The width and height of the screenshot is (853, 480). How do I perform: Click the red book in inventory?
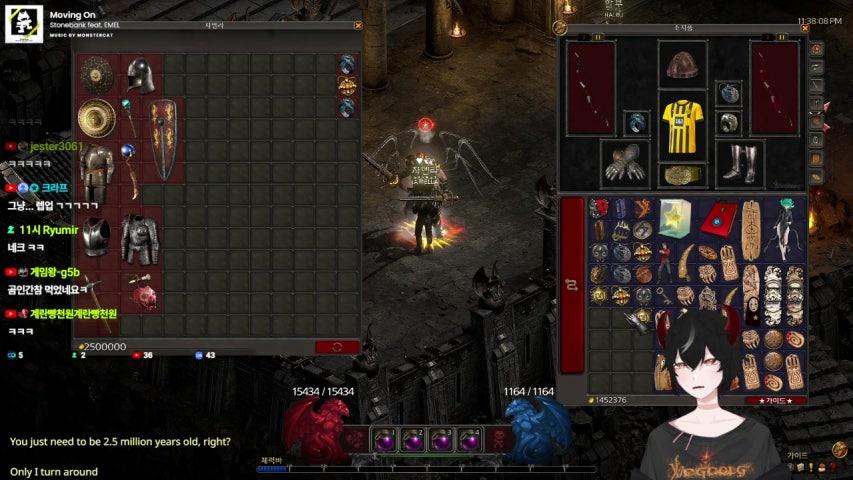pyautogui.click(x=716, y=216)
